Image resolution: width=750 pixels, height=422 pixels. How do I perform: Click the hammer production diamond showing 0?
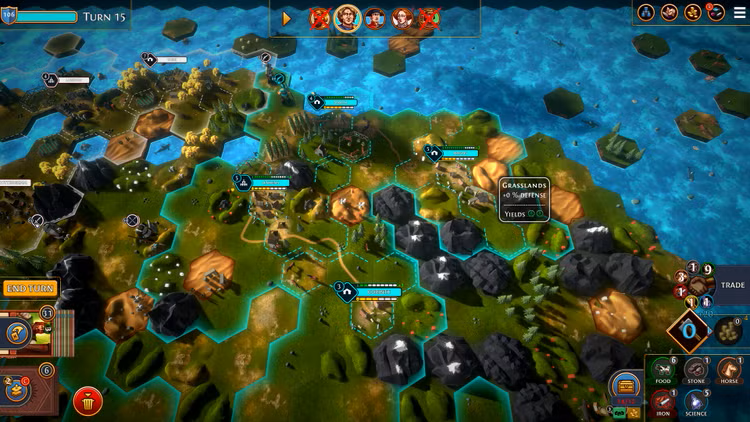tap(688, 330)
